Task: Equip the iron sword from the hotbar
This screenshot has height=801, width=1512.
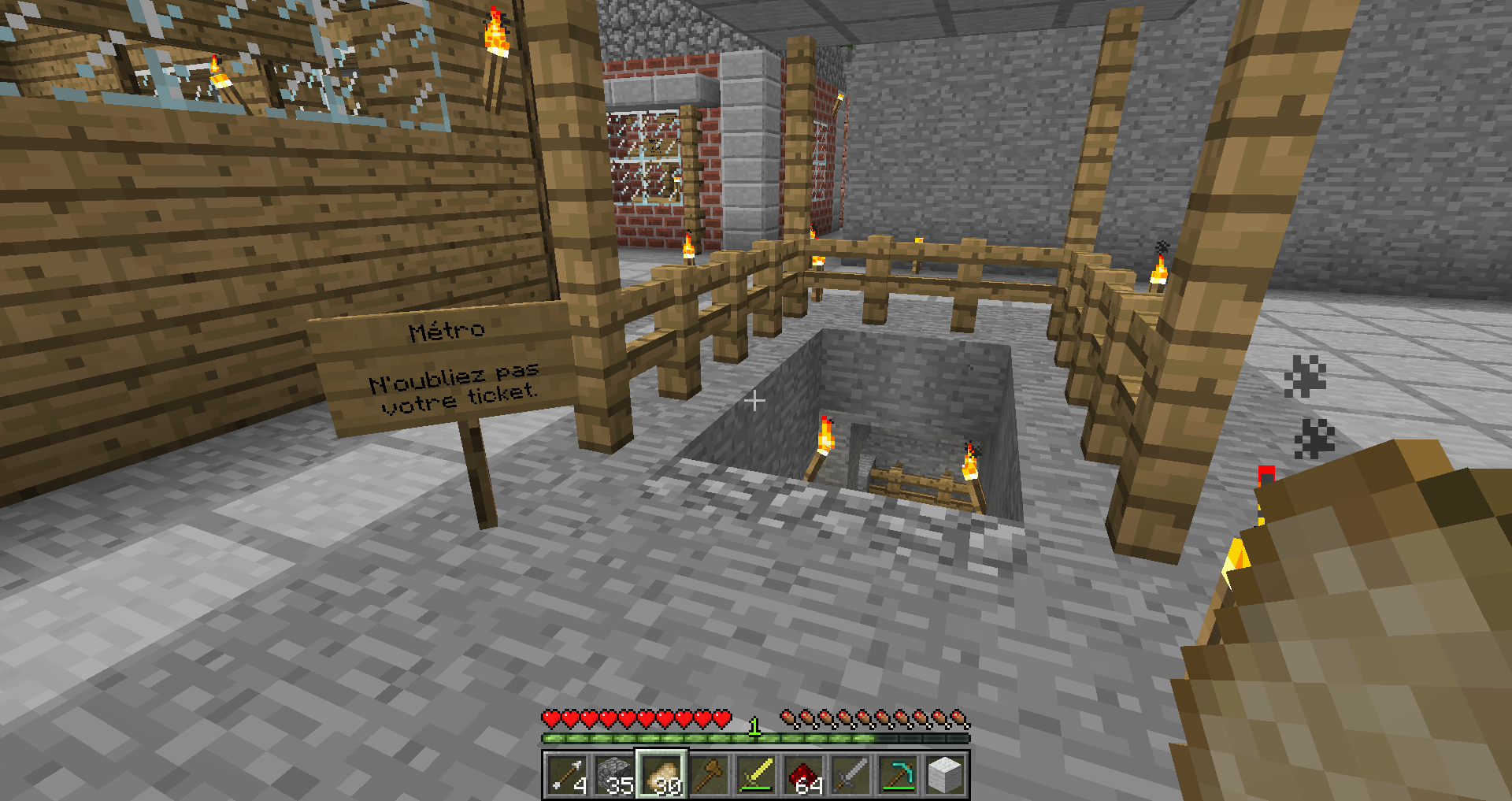Action: tap(850, 775)
